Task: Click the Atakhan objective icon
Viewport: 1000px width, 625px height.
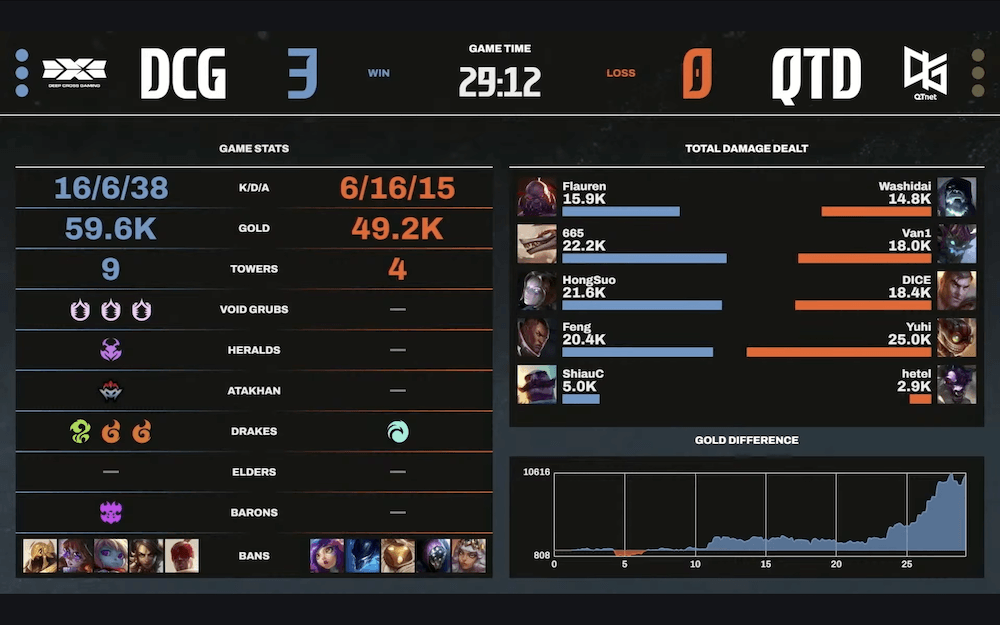Action: (110, 391)
